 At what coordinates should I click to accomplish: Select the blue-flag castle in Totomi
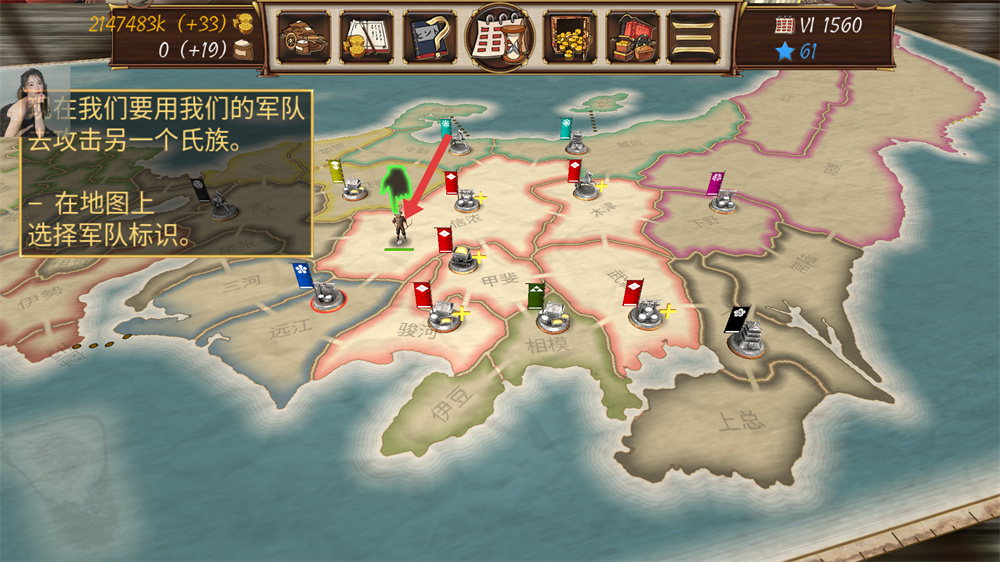point(323,293)
